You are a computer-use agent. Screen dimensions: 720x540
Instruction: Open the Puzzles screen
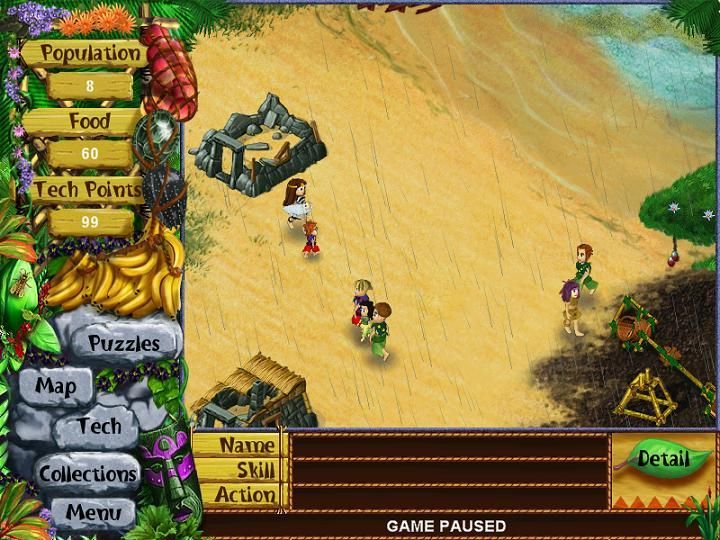123,343
